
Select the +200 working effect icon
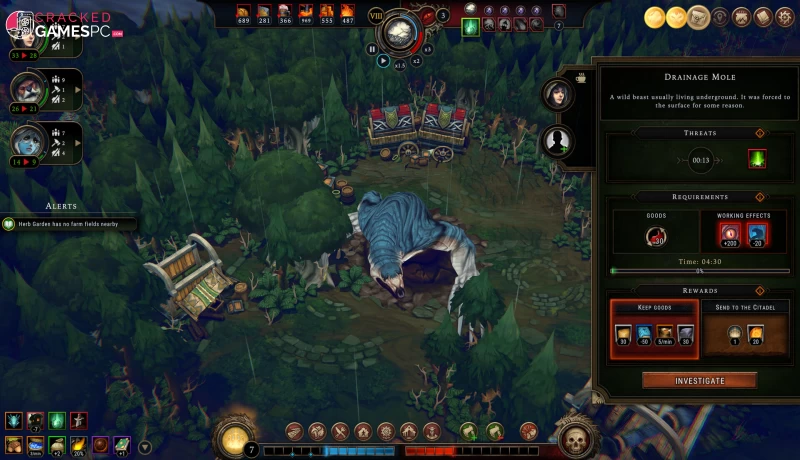coord(728,236)
